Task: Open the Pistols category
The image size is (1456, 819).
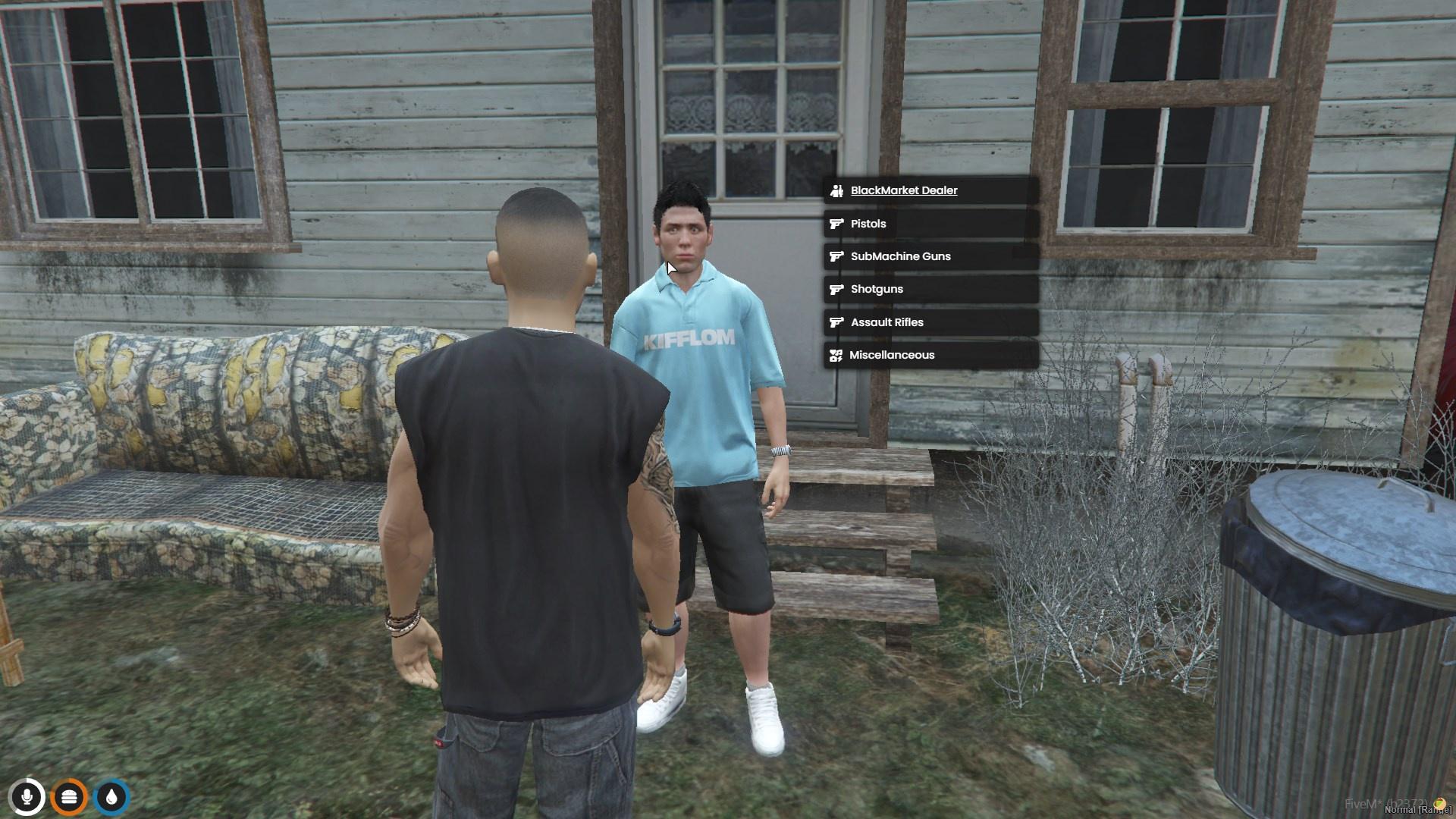Action: point(868,224)
